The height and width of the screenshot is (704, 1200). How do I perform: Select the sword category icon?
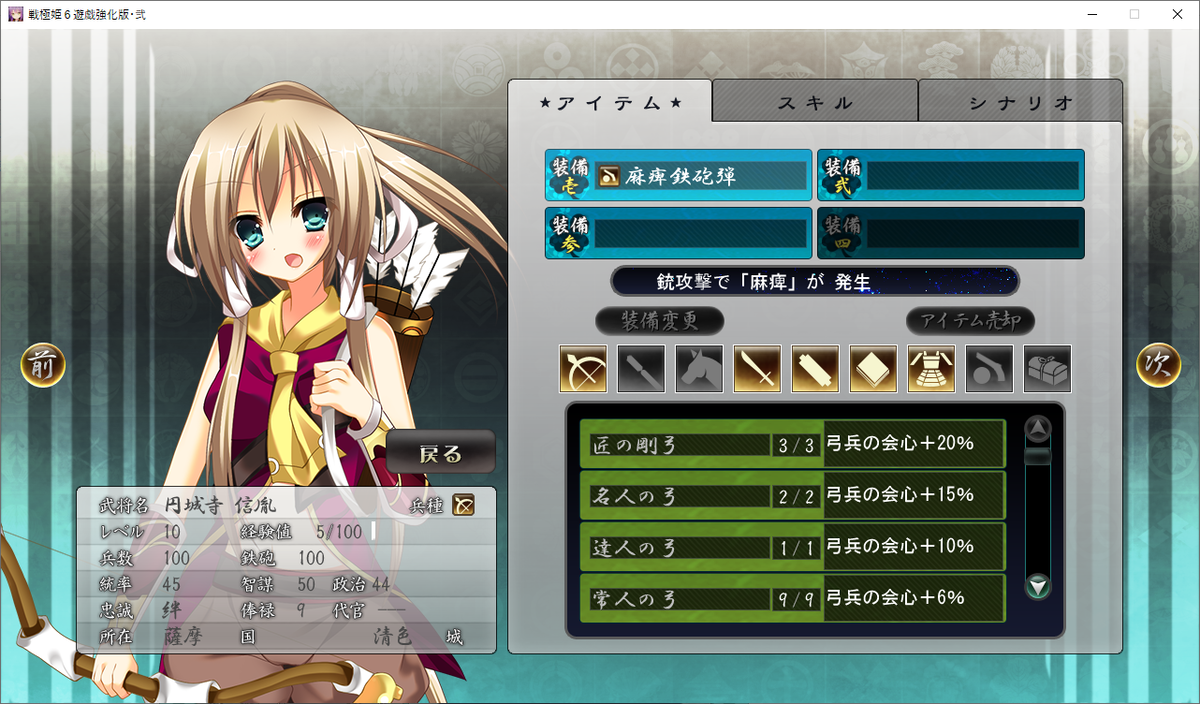coord(757,369)
